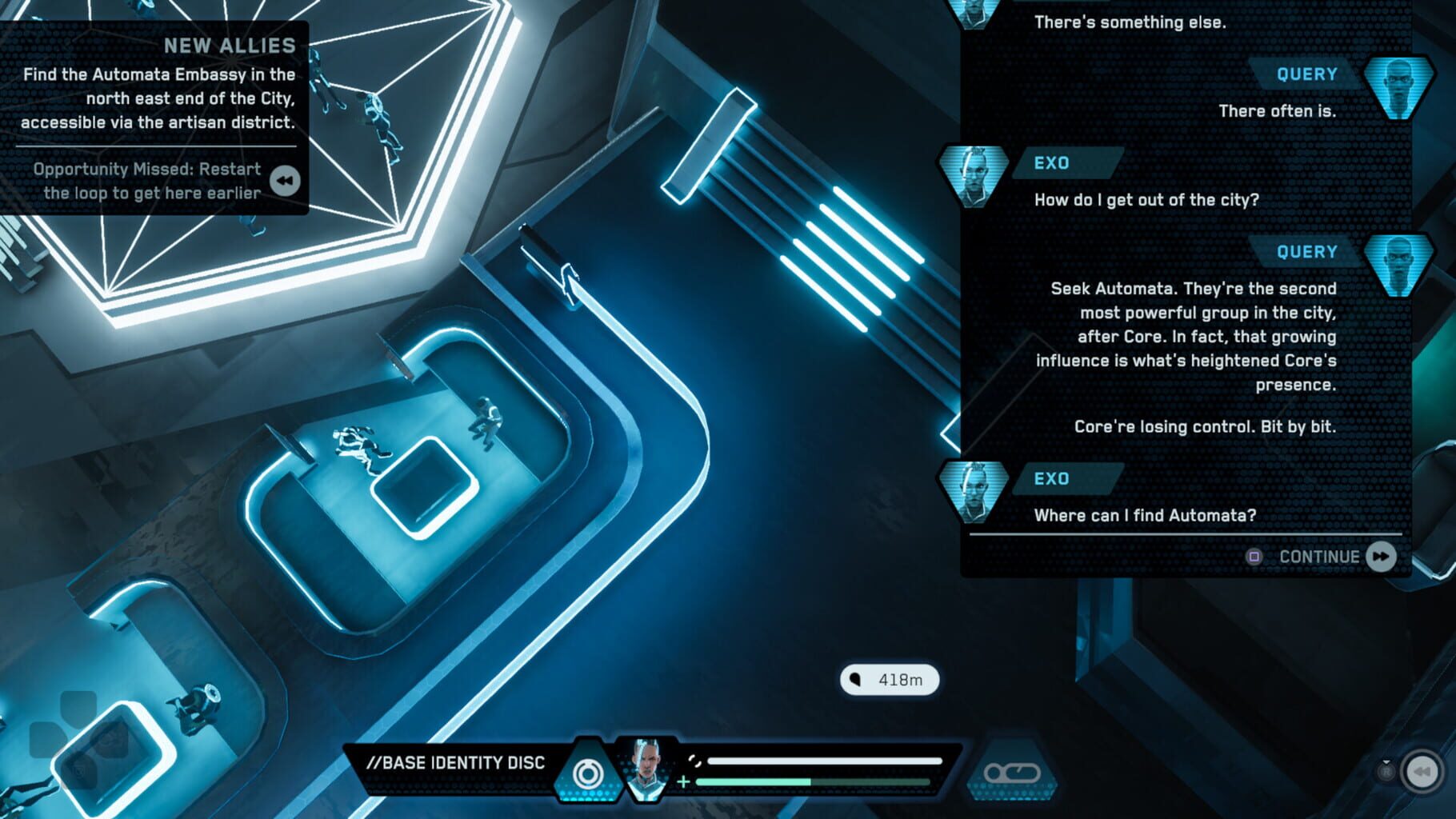The width and height of the screenshot is (1456, 819).
Task: Click the 418m waypoint marker icon
Action: click(x=888, y=679)
